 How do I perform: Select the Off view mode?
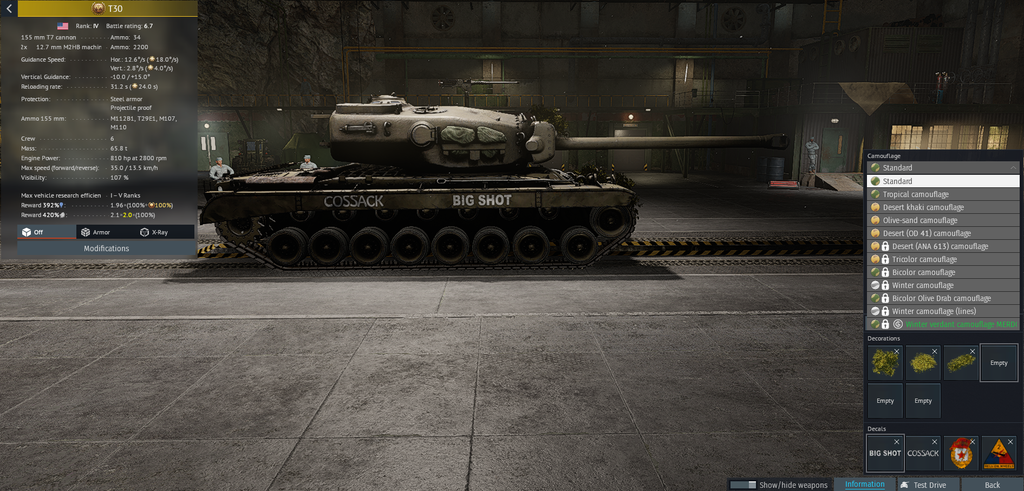(x=33, y=232)
